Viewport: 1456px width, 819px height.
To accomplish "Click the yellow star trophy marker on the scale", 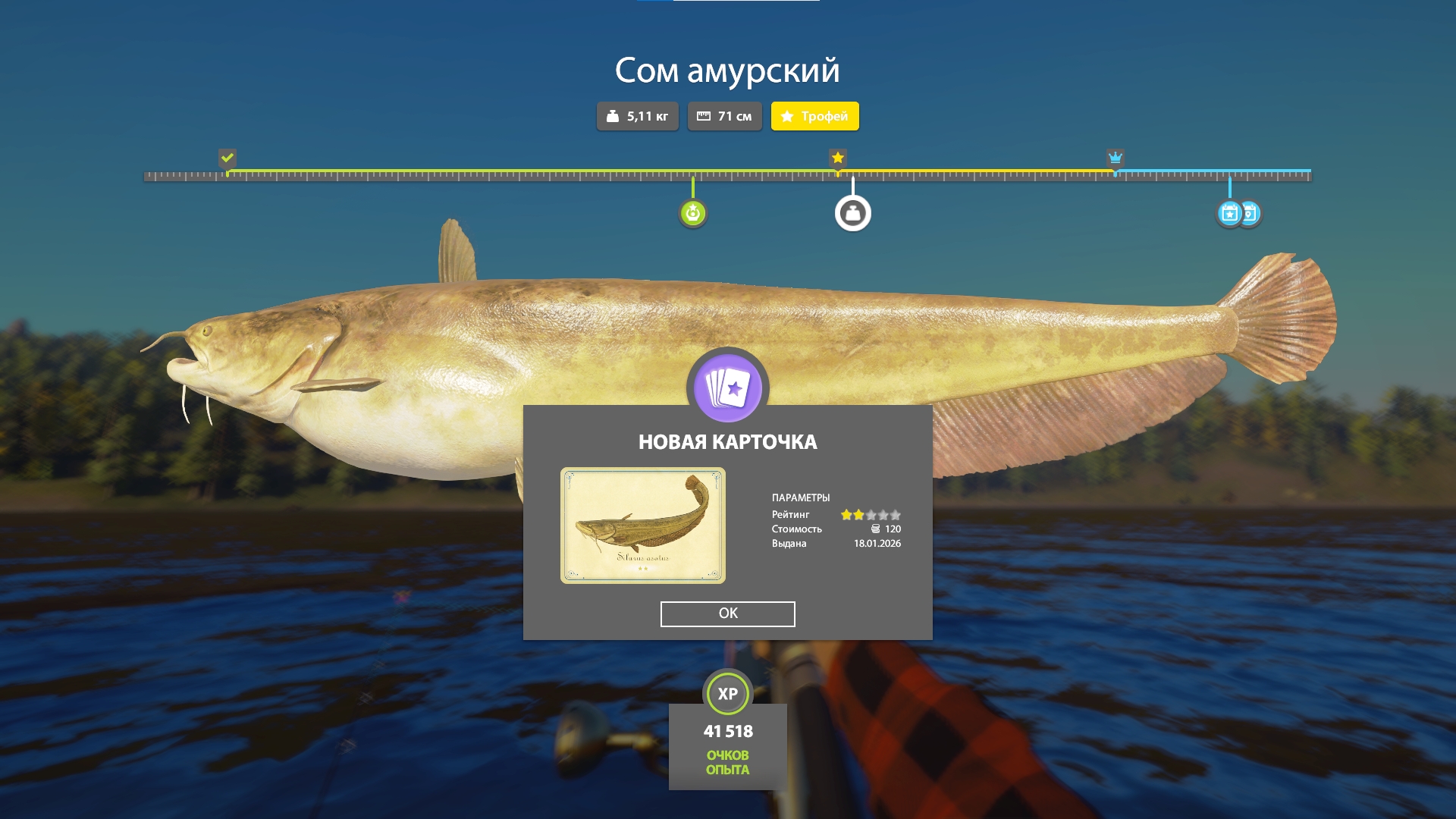I will coord(837,158).
